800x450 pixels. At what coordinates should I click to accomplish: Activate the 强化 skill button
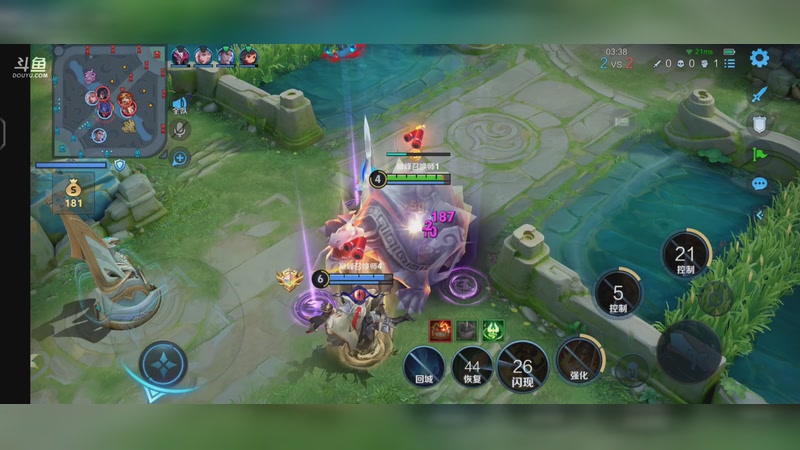pyautogui.click(x=579, y=360)
